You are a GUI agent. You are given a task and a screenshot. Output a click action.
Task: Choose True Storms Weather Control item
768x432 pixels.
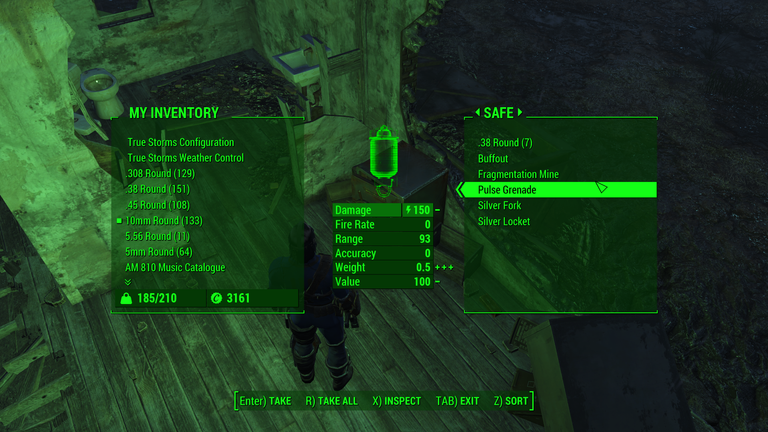click(186, 158)
